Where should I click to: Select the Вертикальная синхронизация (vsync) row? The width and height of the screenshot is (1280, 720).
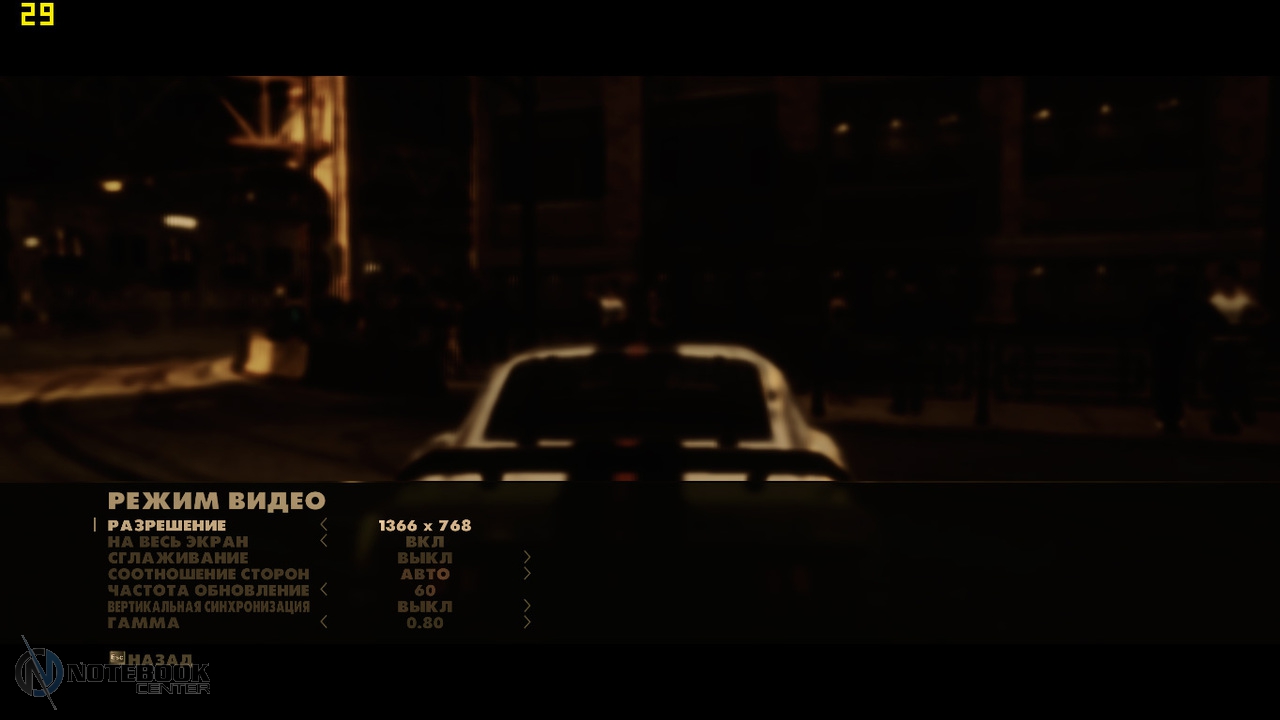(208, 606)
